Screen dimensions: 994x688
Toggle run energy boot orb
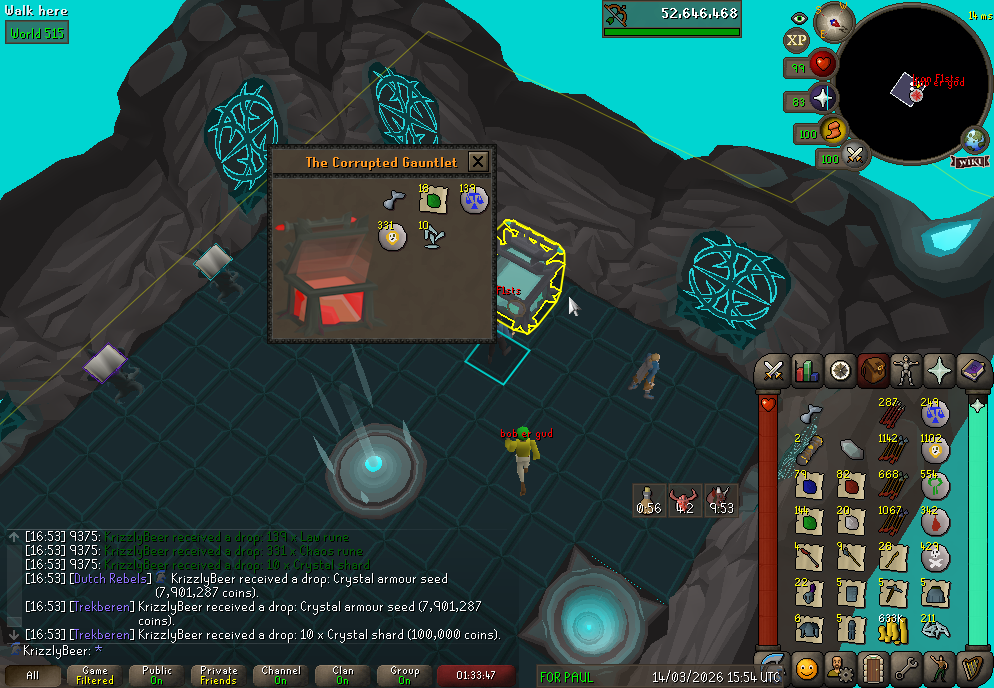pos(833,131)
